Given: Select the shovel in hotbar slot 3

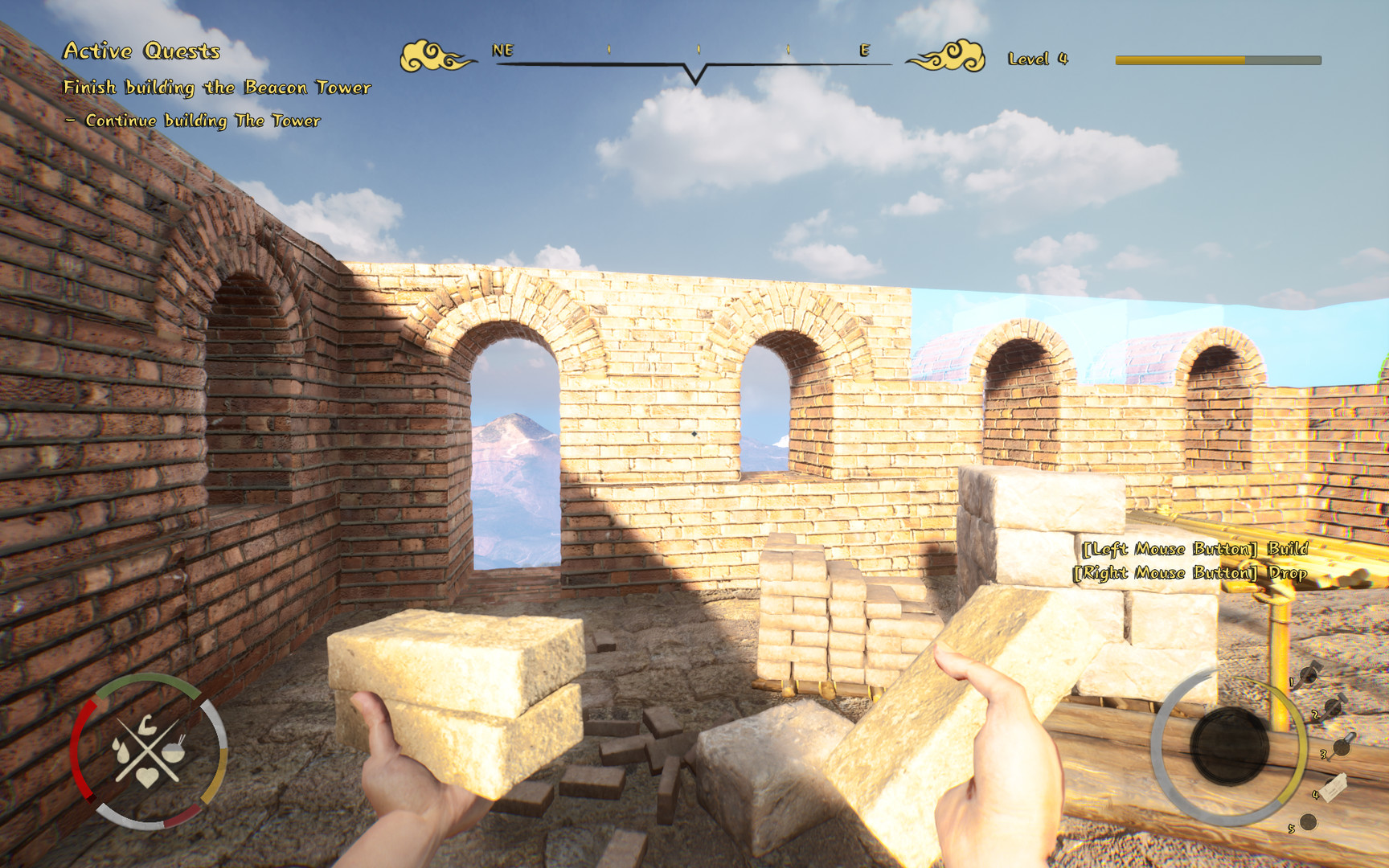Looking at the screenshot, I should 1342,748.
